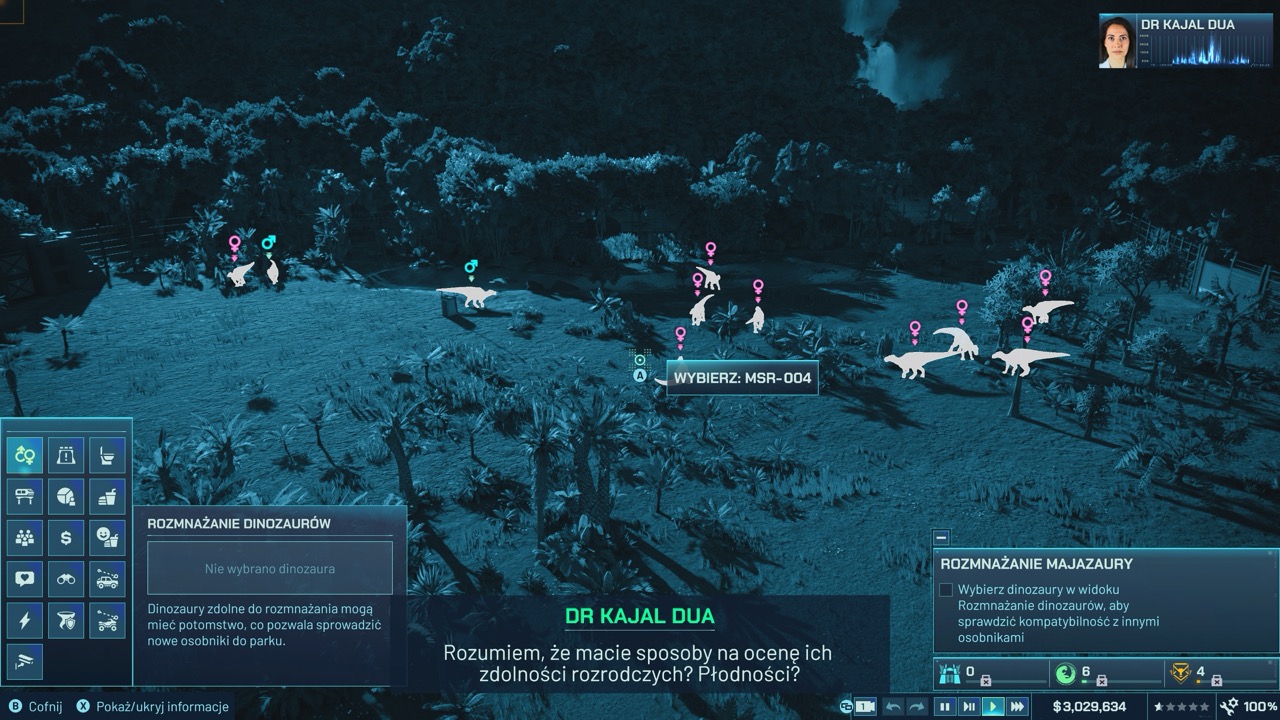Click the step-forward slow speed button
Screen dimensions: 1280x720
(x=968, y=707)
